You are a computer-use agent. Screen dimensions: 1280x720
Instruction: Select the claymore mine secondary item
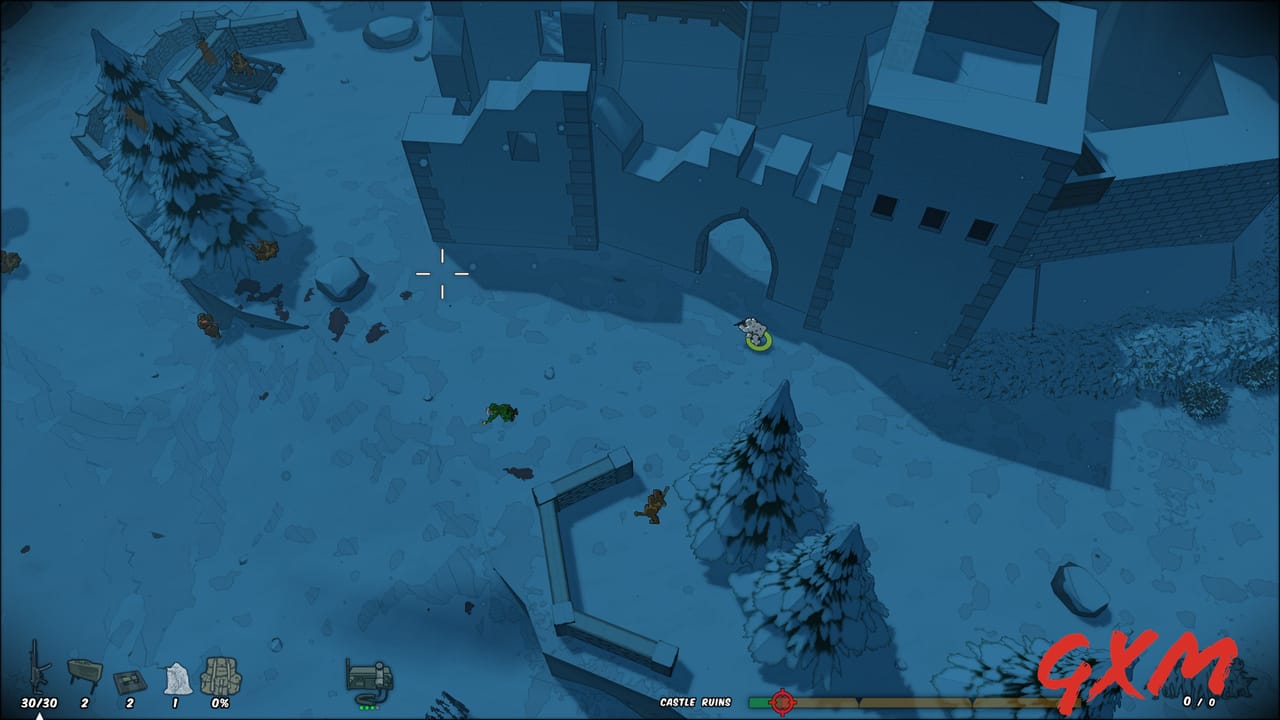[85, 670]
